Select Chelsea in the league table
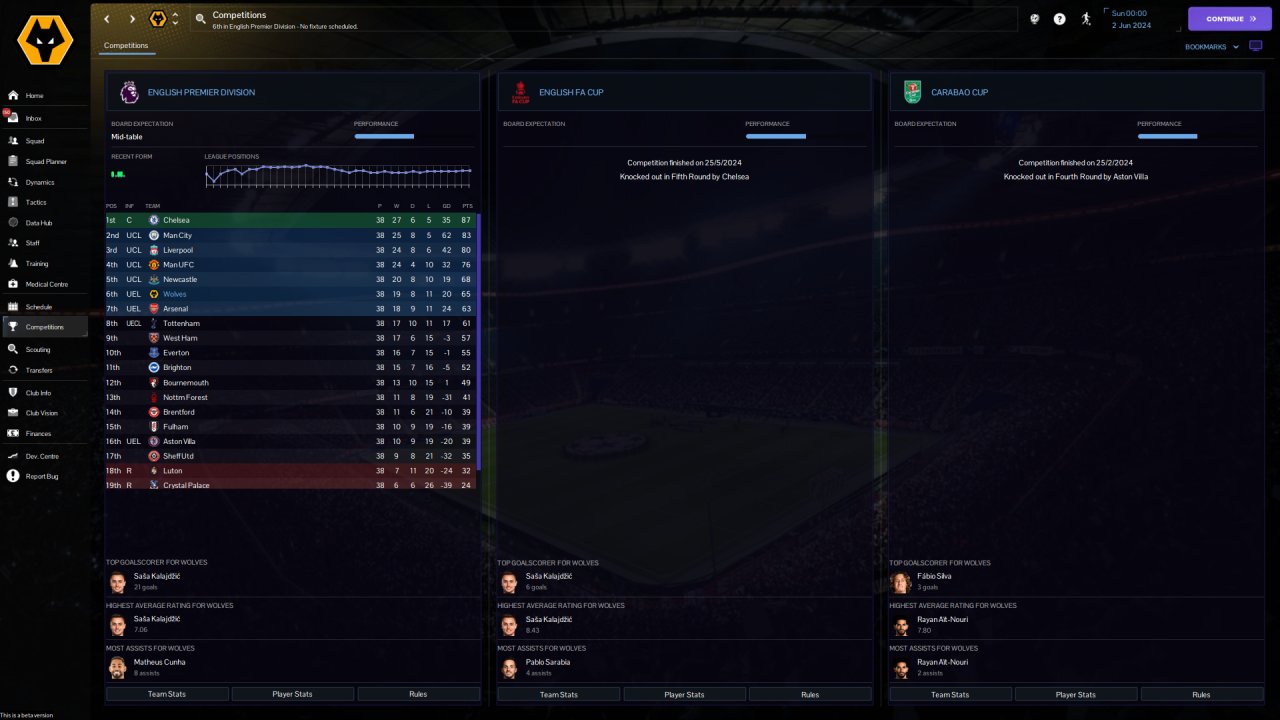The image size is (1280, 720). [x=176, y=220]
